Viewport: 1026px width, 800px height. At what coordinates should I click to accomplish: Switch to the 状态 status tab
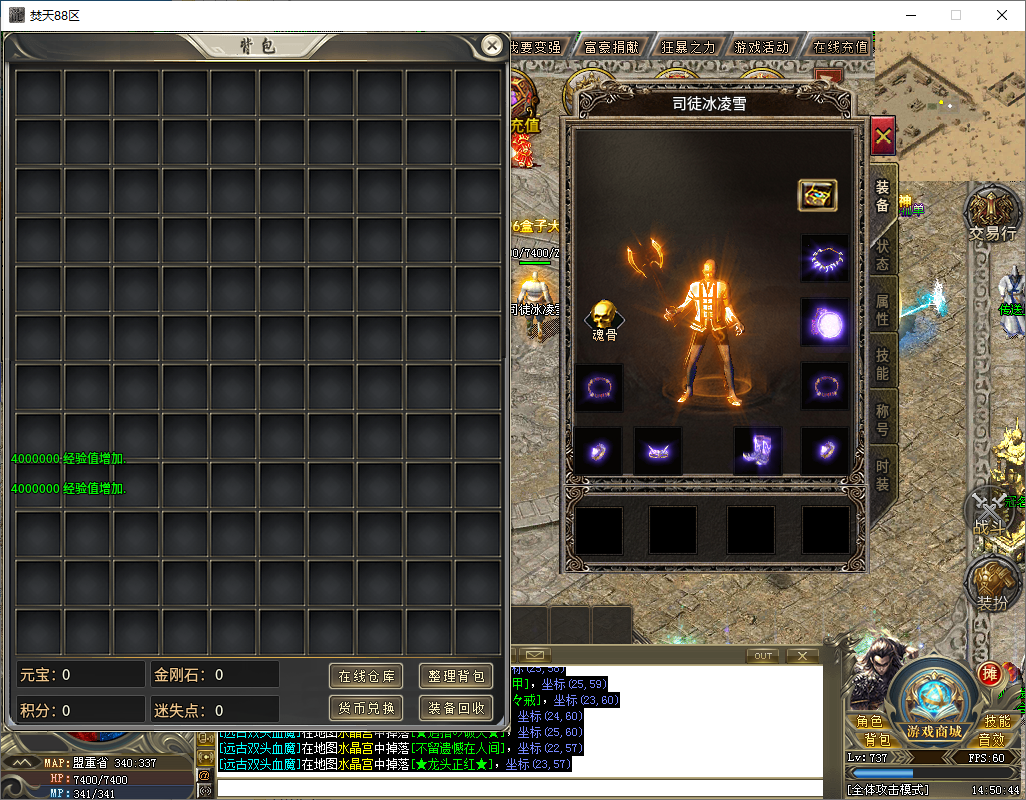(883, 254)
